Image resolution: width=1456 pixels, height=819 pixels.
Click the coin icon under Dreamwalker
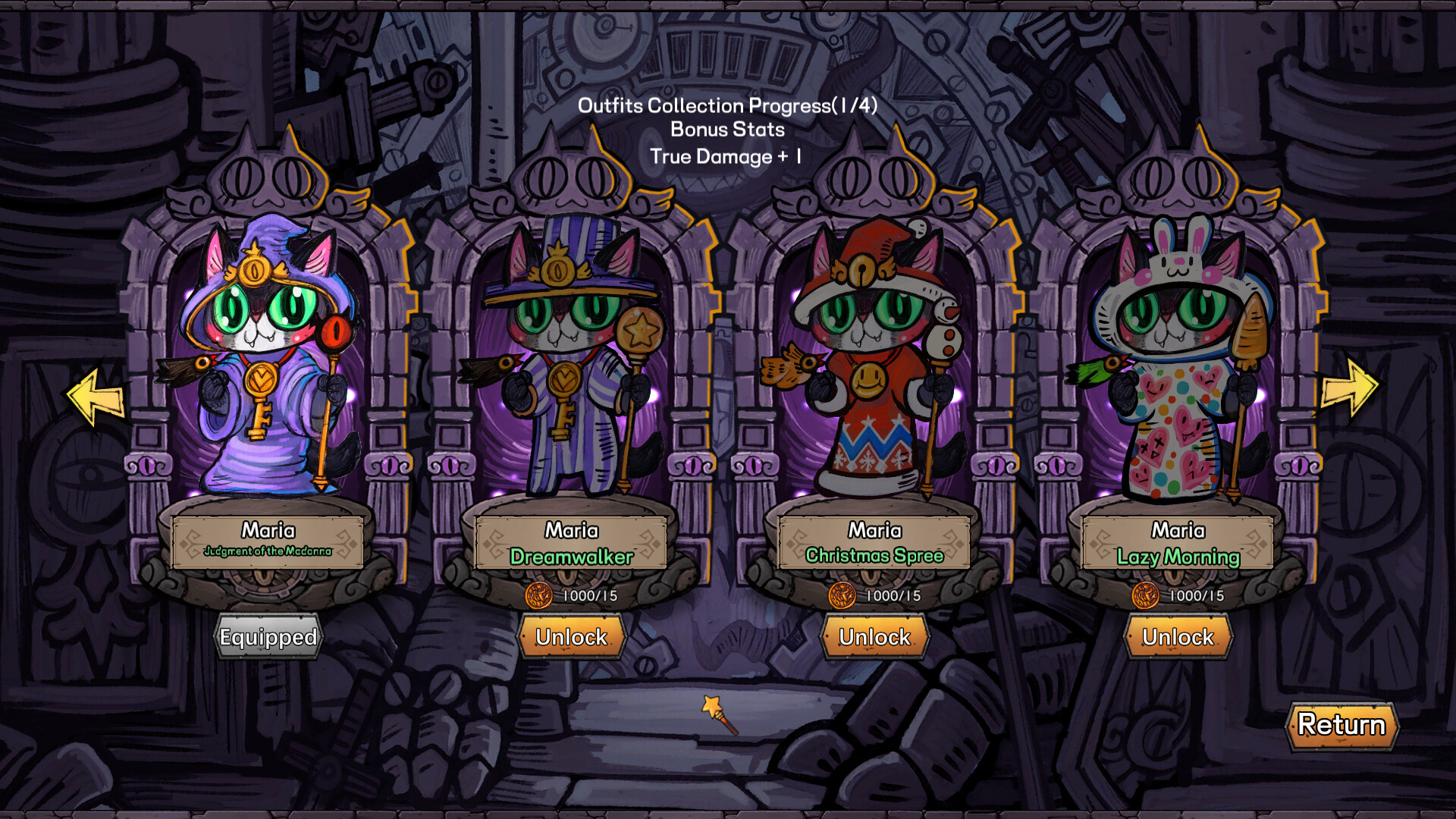[541, 596]
